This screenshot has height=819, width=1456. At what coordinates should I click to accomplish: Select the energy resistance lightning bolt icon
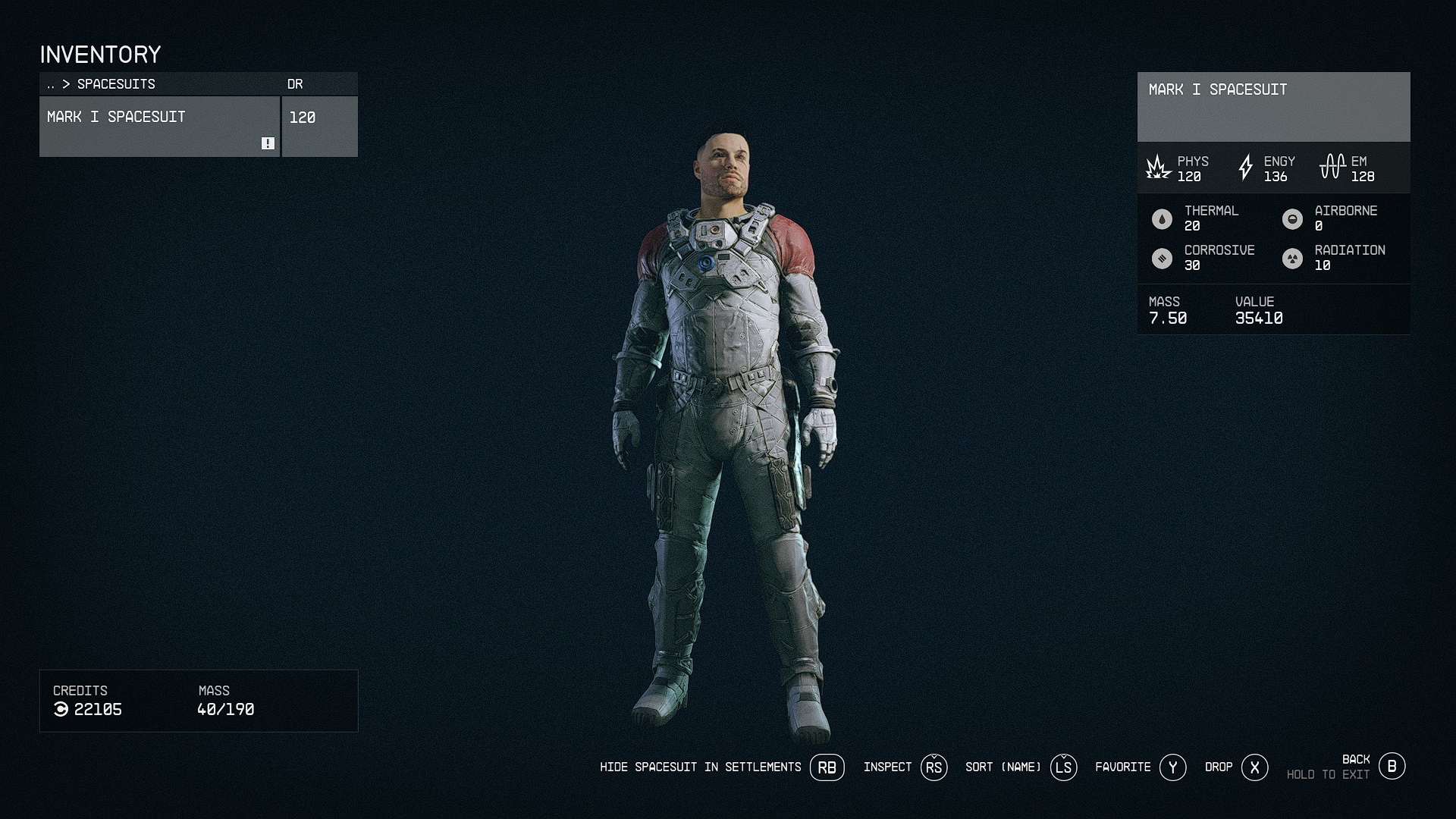click(x=1245, y=167)
